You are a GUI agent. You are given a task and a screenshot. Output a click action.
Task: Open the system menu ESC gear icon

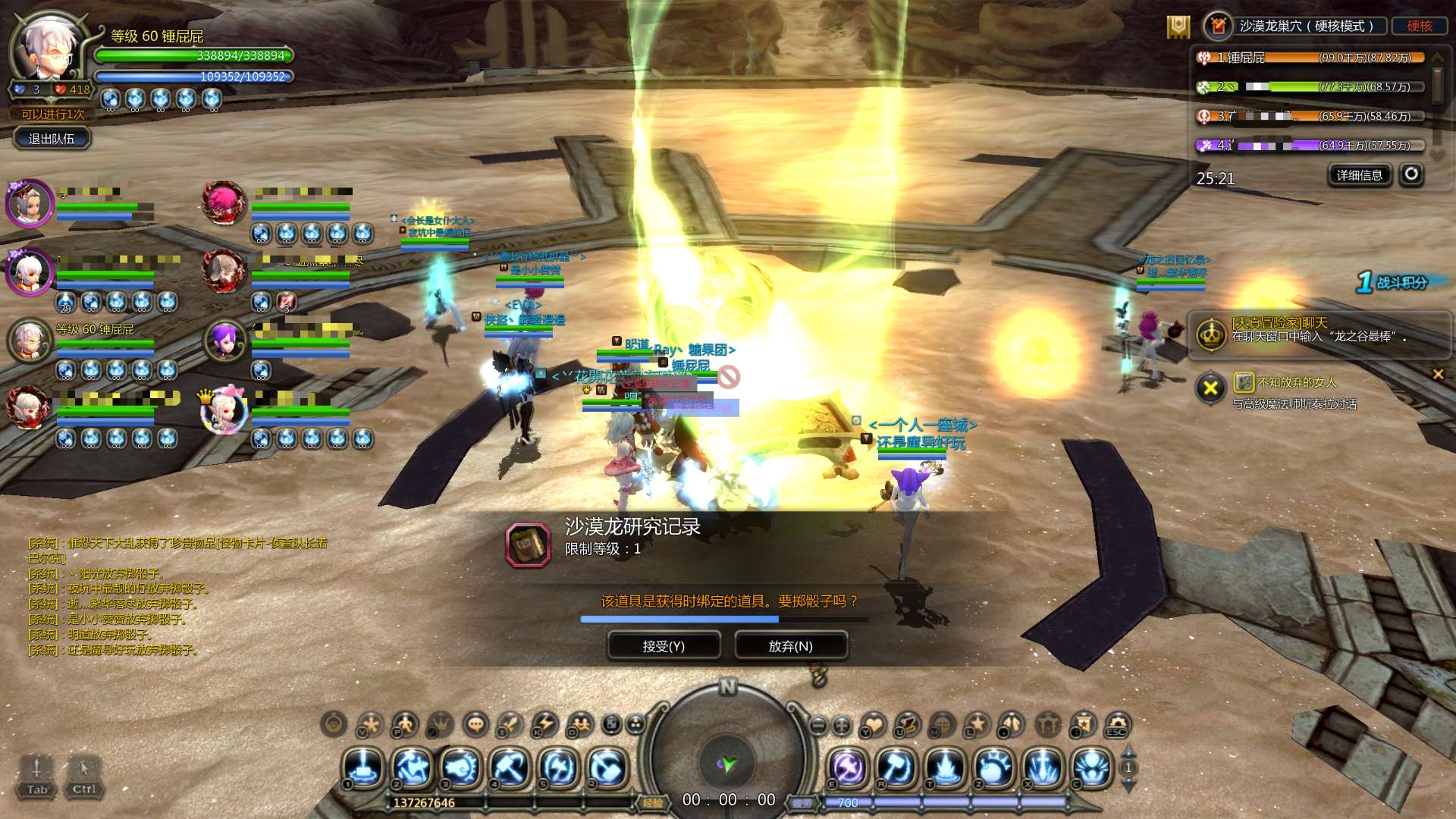tap(1117, 724)
